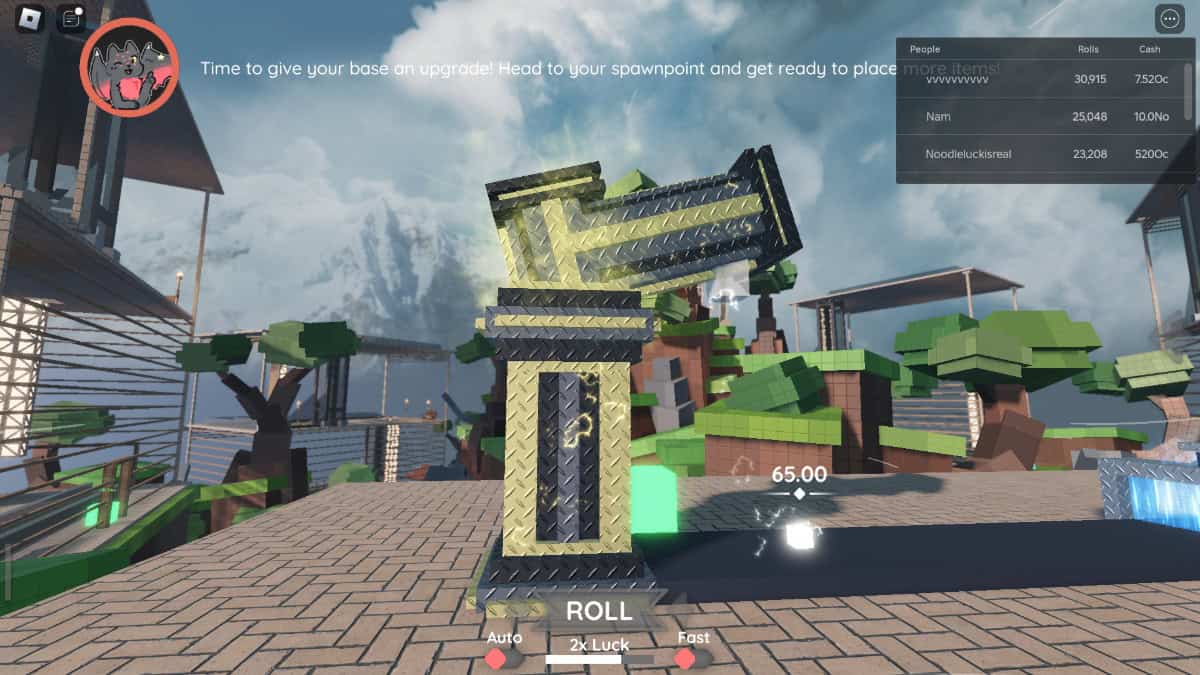This screenshot has height=675, width=1200.
Task: Click the leaderboard scrollbar
Action: click(x=1188, y=90)
